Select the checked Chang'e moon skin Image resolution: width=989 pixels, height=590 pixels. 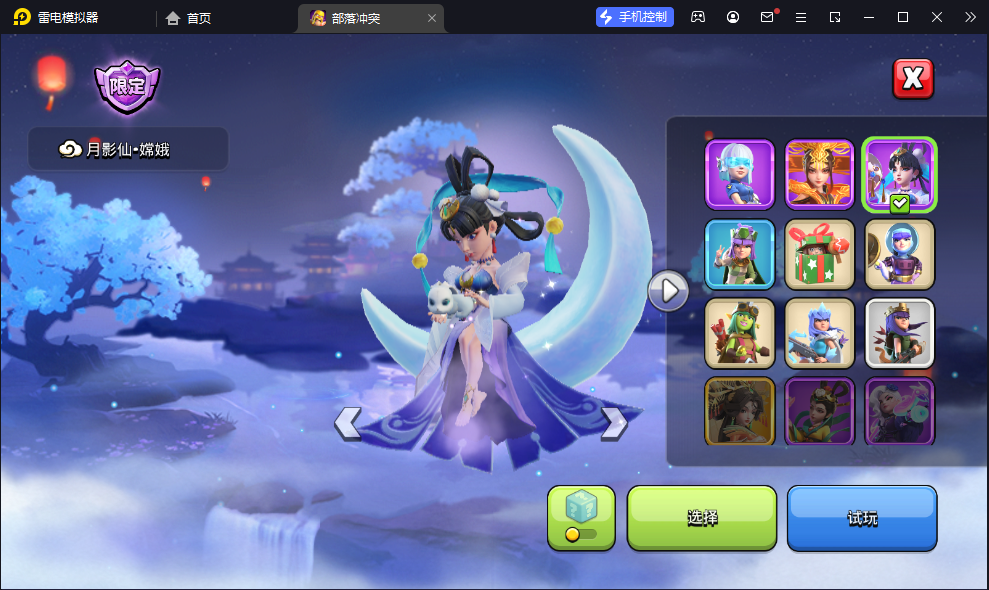(899, 173)
